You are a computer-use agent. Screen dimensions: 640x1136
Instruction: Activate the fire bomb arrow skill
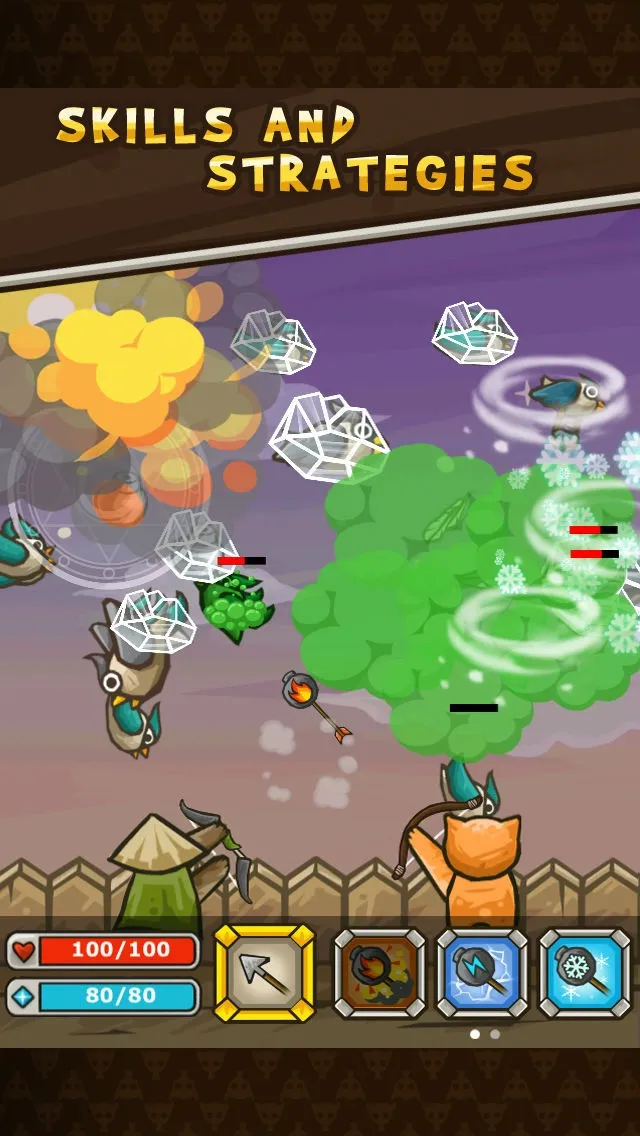tap(379, 973)
